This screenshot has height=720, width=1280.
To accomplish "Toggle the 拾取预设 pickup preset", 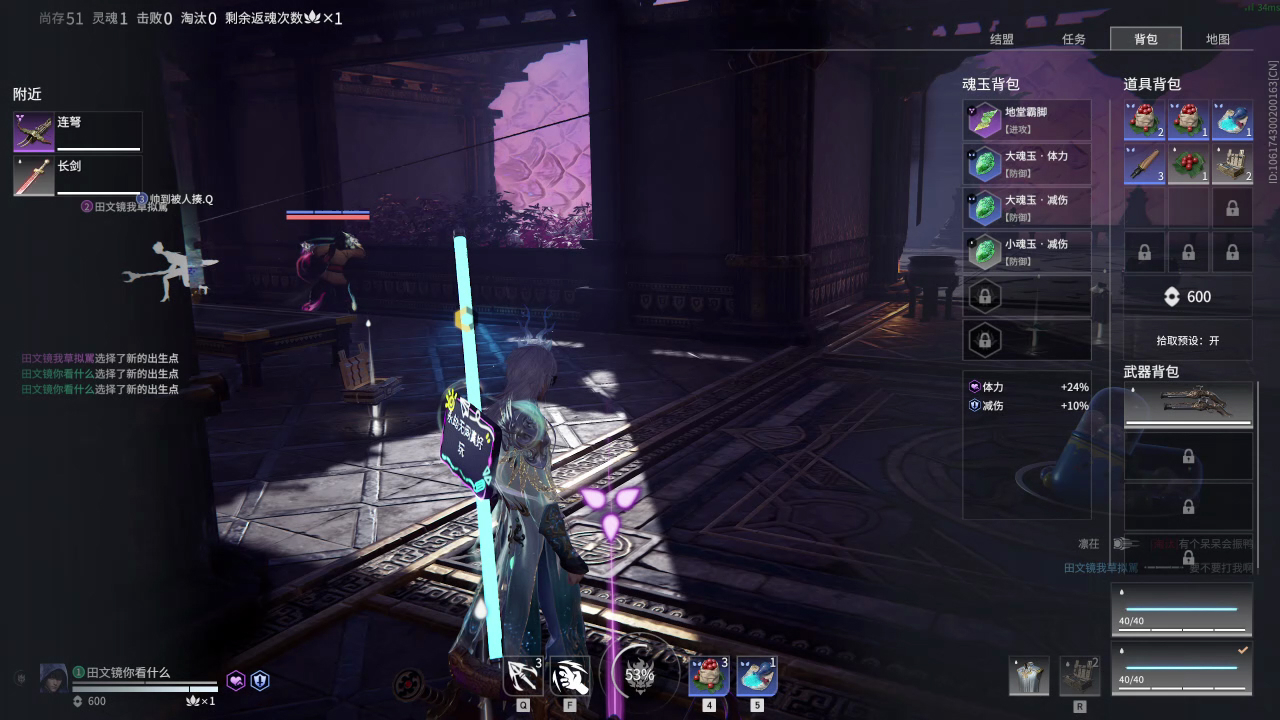I will click(1187, 340).
